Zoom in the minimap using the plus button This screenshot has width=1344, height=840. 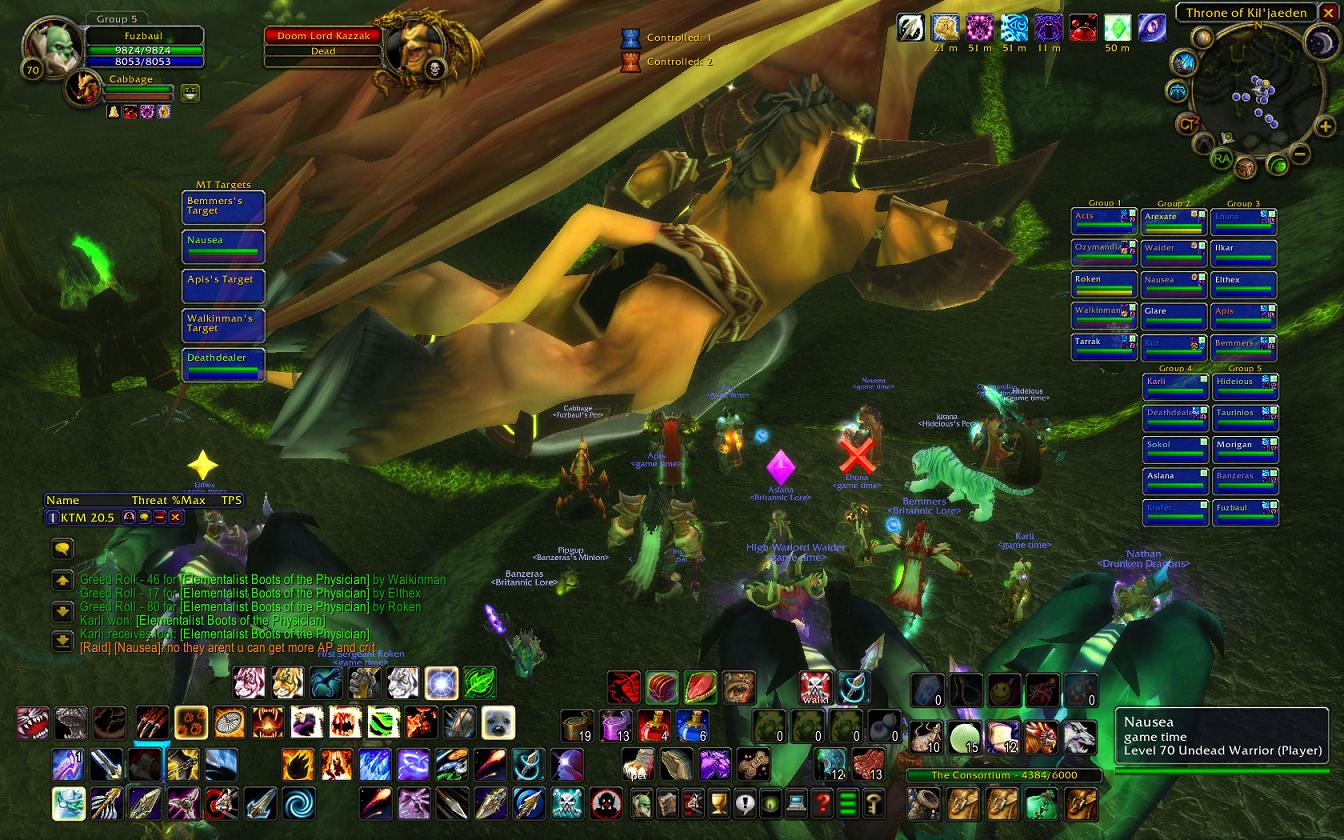[x=1324, y=126]
